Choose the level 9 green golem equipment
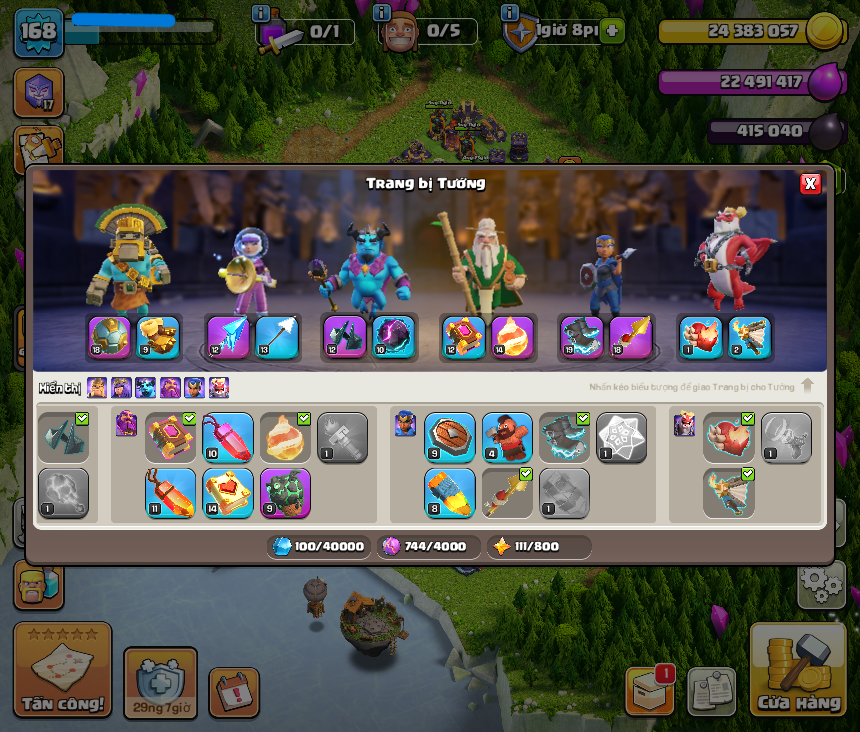The width and height of the screenshot is (860, 732). [285, 493]
